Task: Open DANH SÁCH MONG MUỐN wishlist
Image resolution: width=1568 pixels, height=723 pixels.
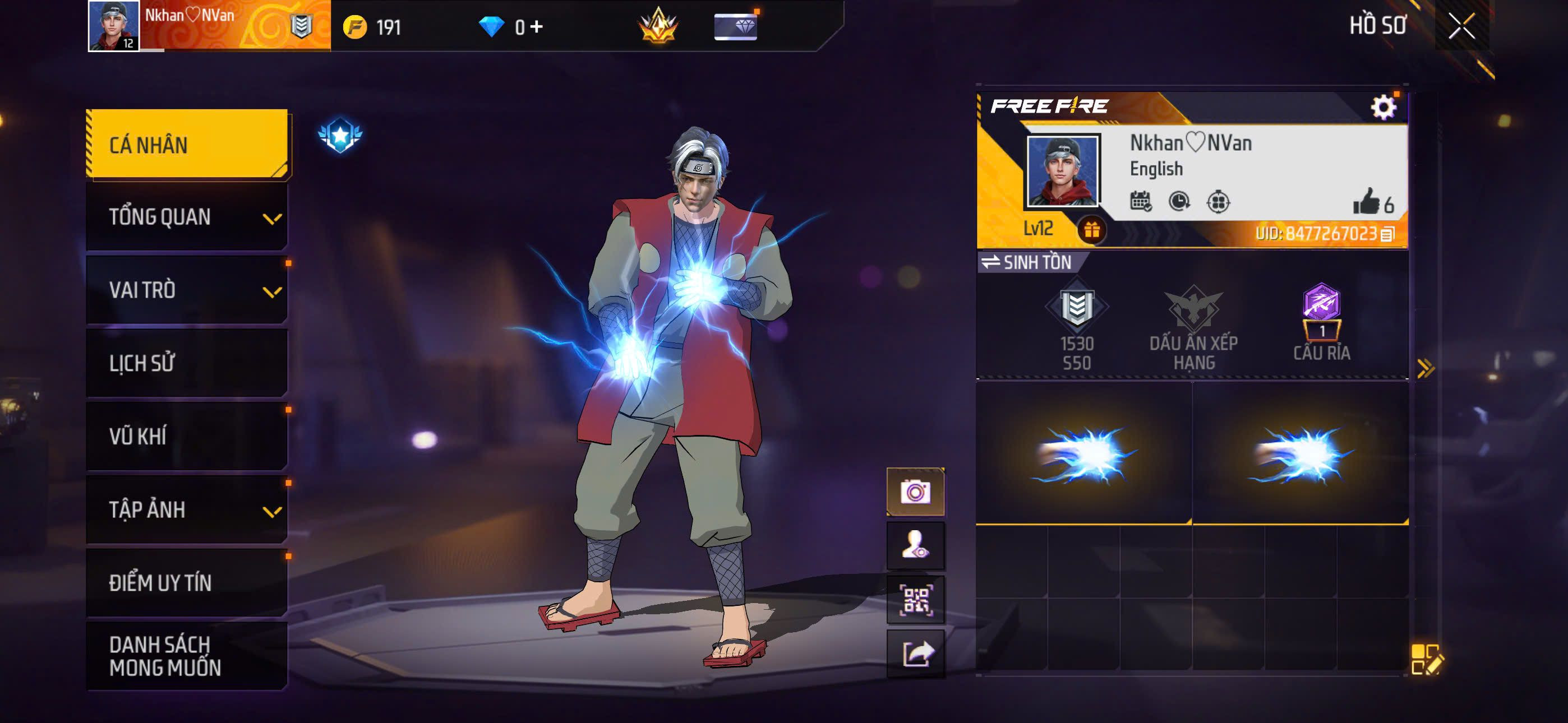Action: [186, 655]
